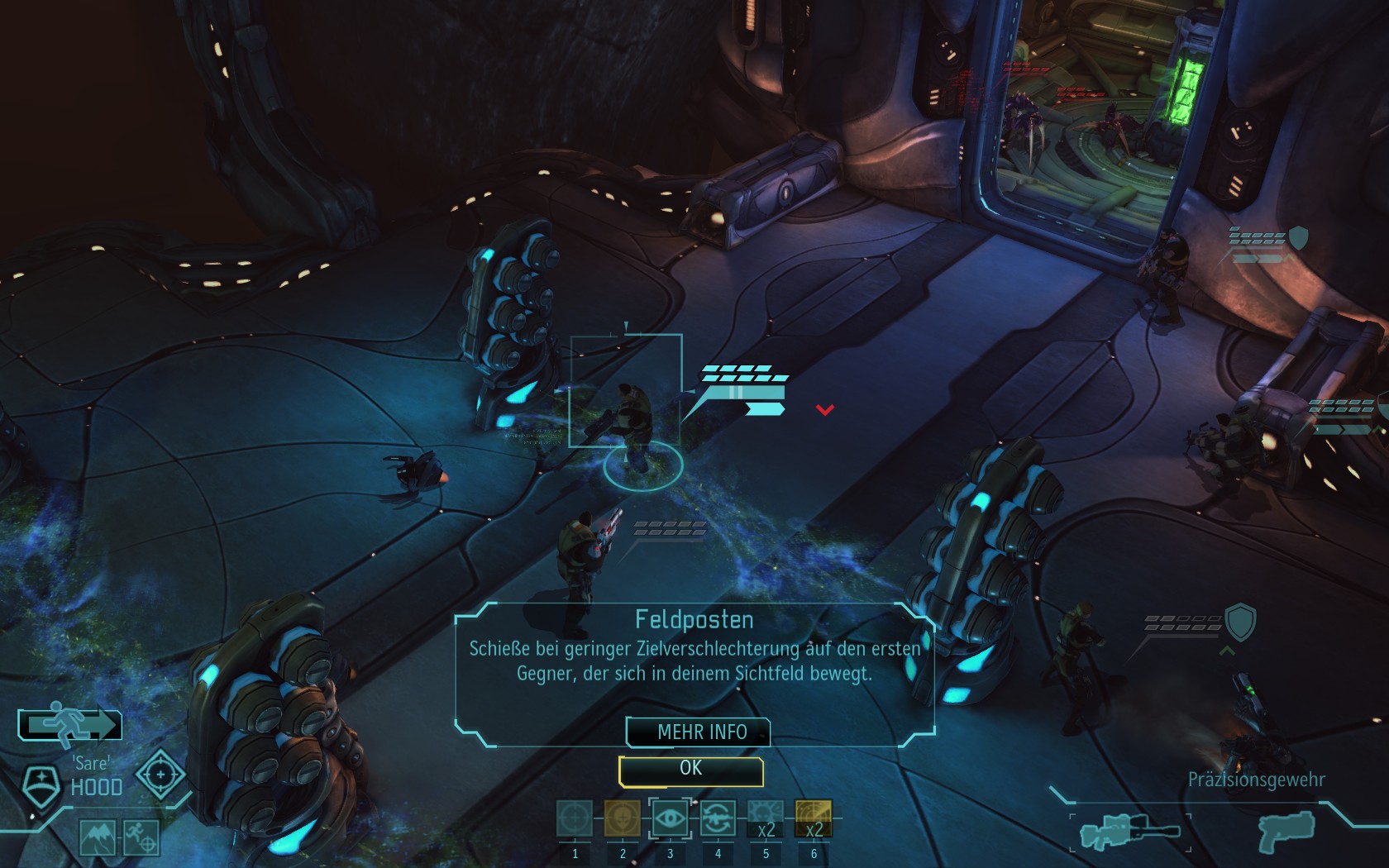
Task: Choose the eye-shaped Feldposten overwatch ability
Action: 670,819
